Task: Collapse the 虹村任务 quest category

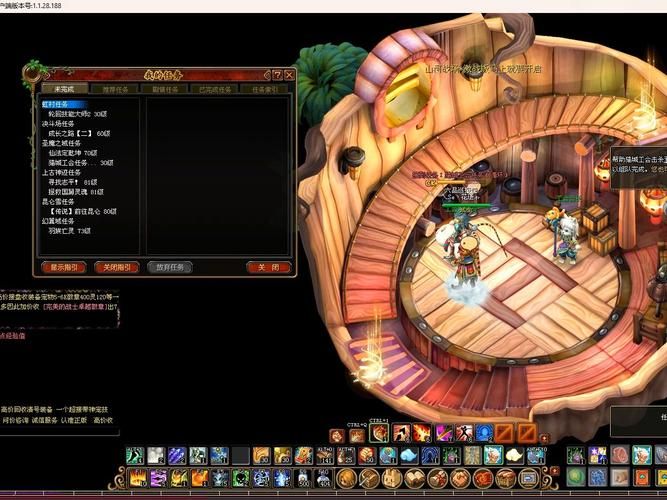Action: point(58,103)
